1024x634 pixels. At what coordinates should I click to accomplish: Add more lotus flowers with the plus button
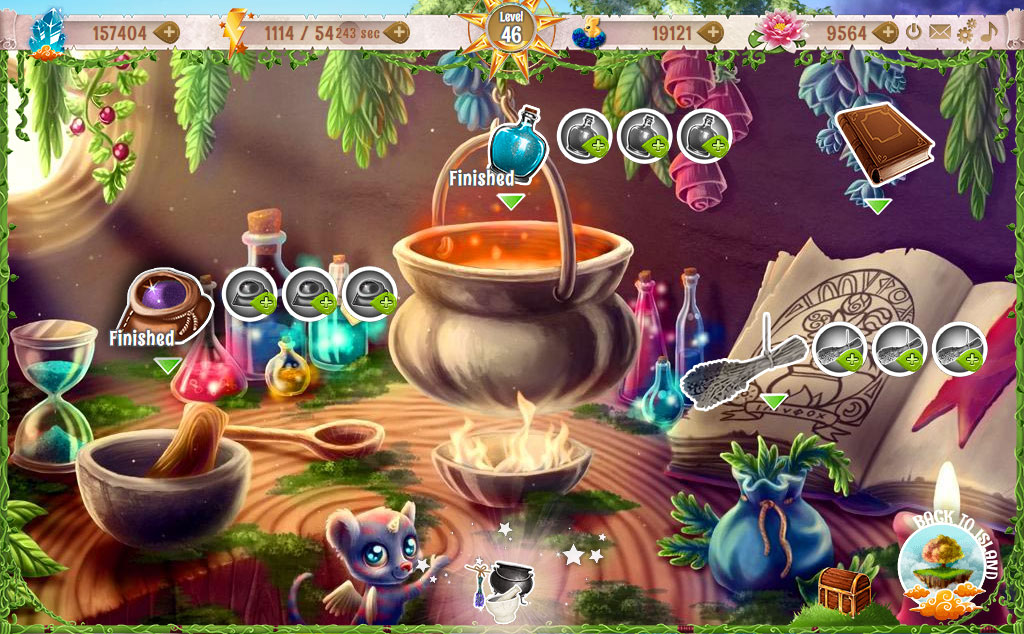point(885,32)
